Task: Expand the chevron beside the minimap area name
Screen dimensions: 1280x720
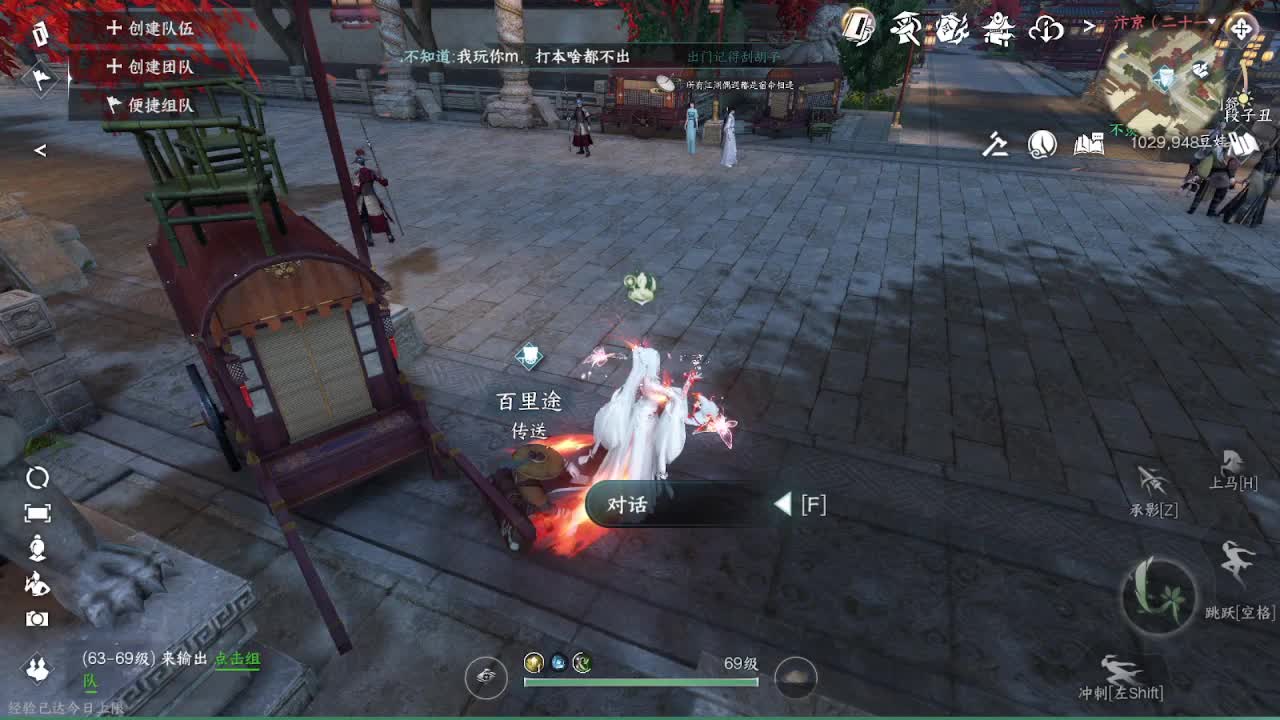Action: (1090, 25)
